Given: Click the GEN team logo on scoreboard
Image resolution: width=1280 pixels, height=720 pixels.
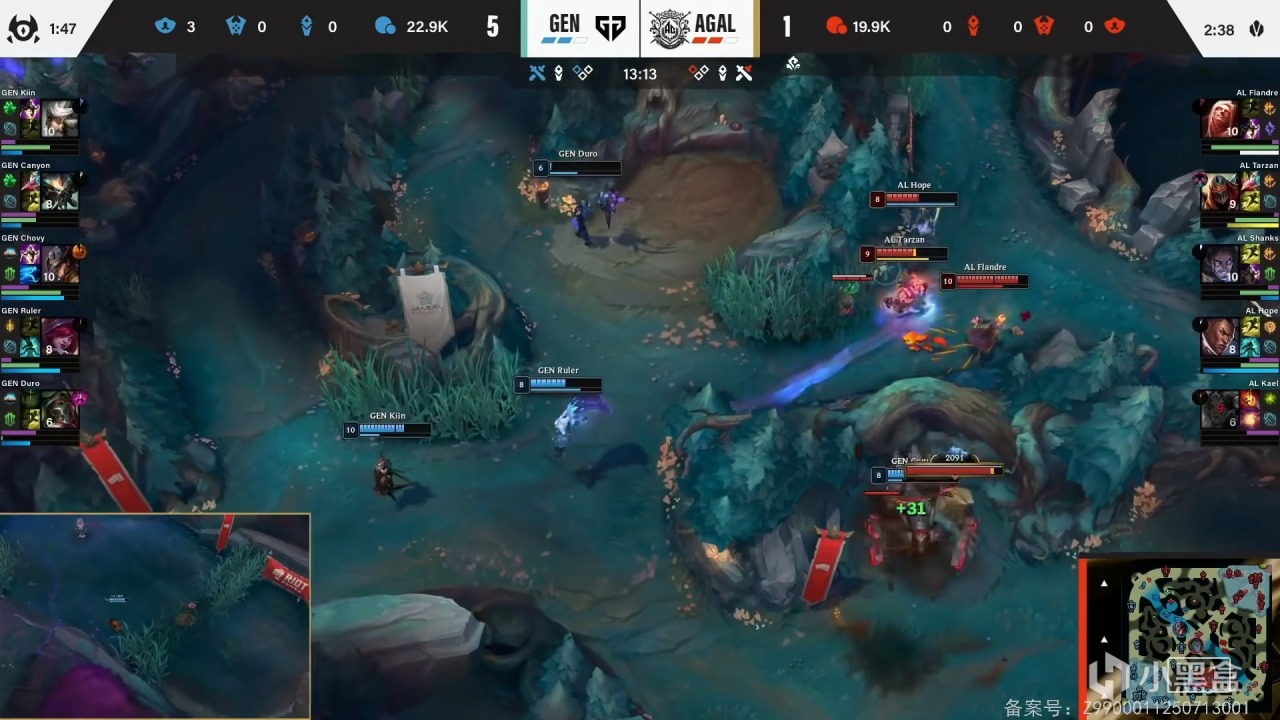Looking at the screenshot, I should [609, 28].
